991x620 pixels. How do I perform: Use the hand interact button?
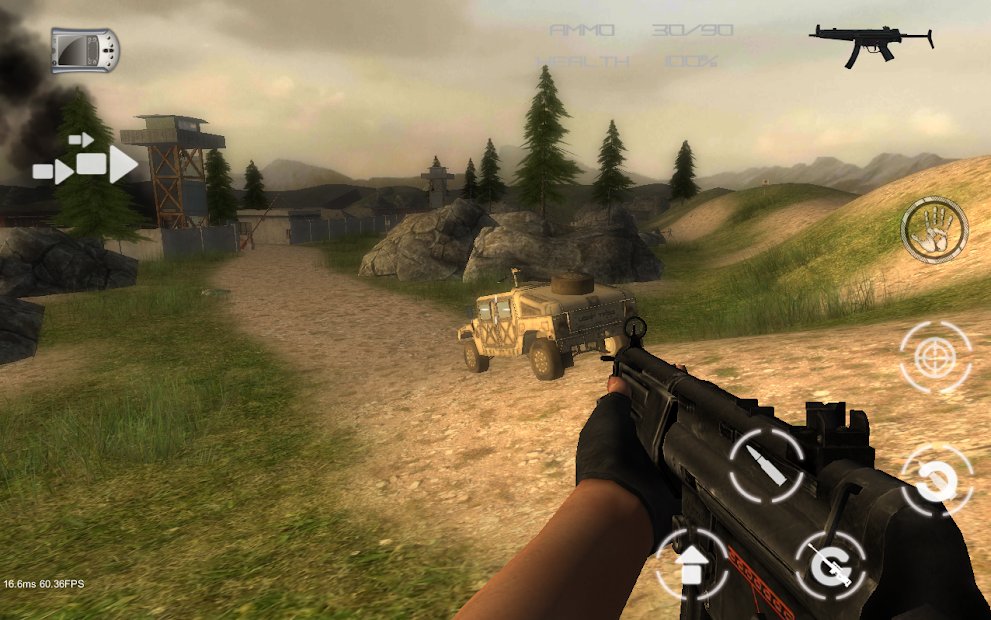tap(934, 230)
